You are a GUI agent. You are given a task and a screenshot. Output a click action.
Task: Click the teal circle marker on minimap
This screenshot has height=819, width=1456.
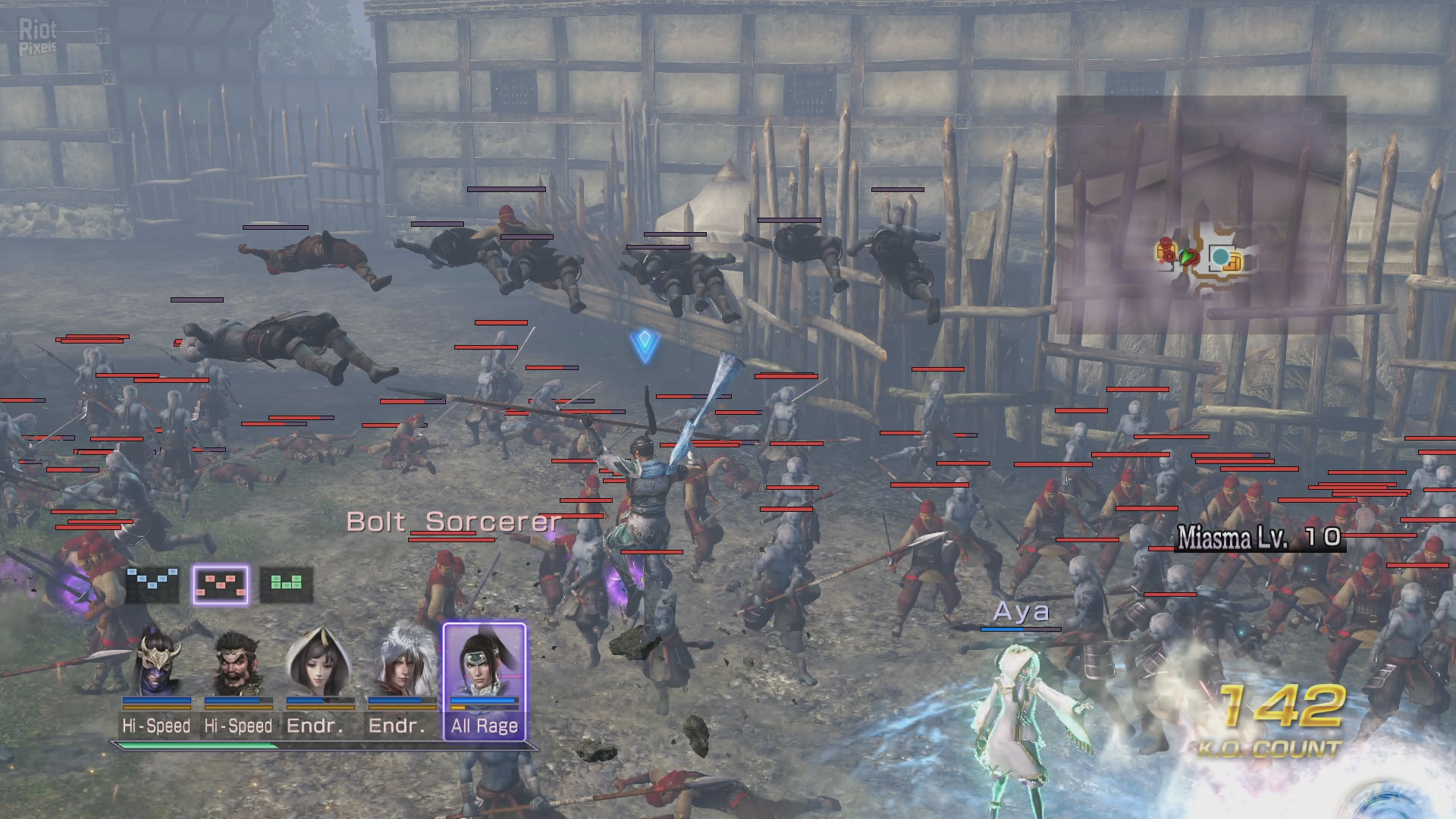click(1220, 257)
